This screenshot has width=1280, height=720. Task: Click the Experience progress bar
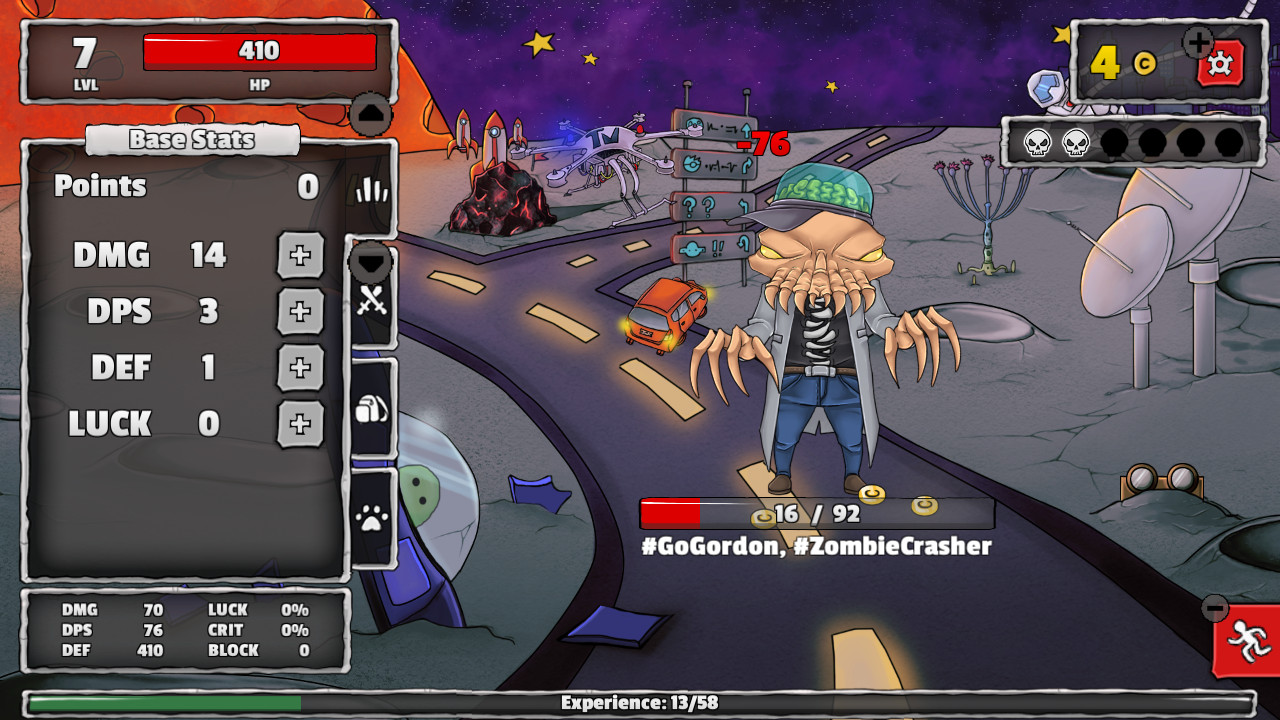click(640, 702)
